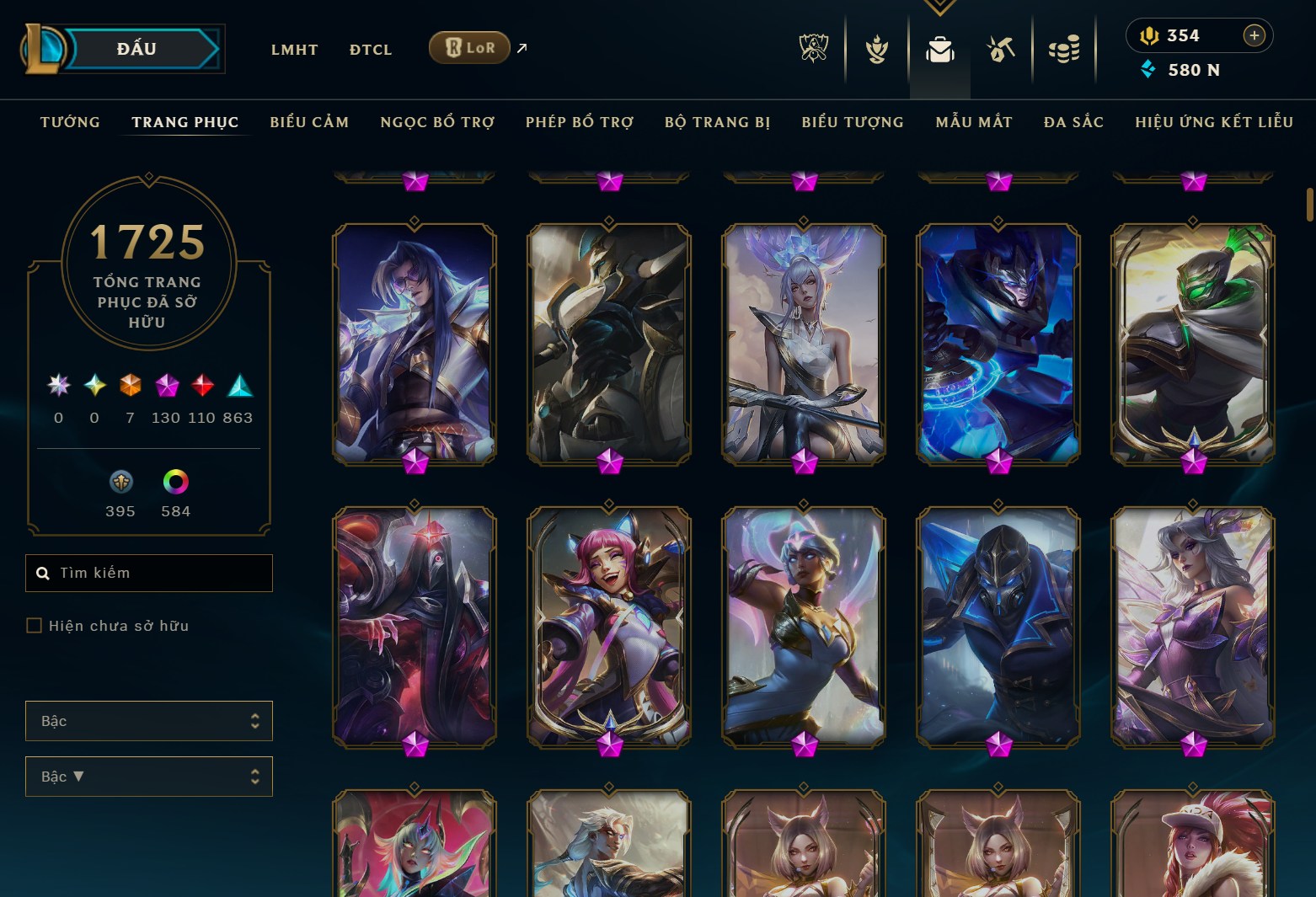Click the LoR launch link
Viewport: 1316px width, 897px height.
(x=469, y=48)
